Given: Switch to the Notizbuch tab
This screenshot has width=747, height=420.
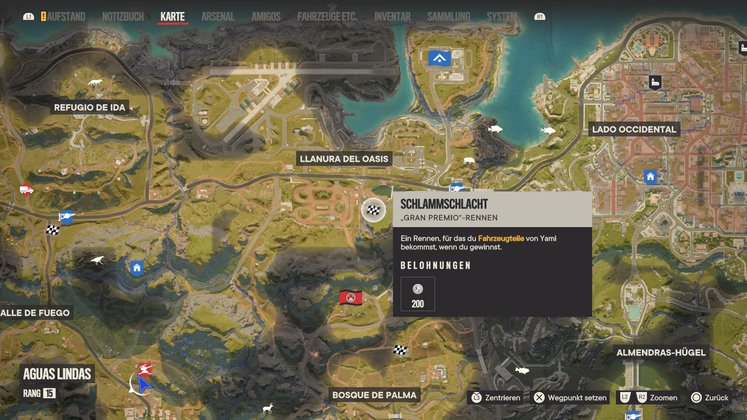Looking at the screenshot, I should click(x=124, y=17).
